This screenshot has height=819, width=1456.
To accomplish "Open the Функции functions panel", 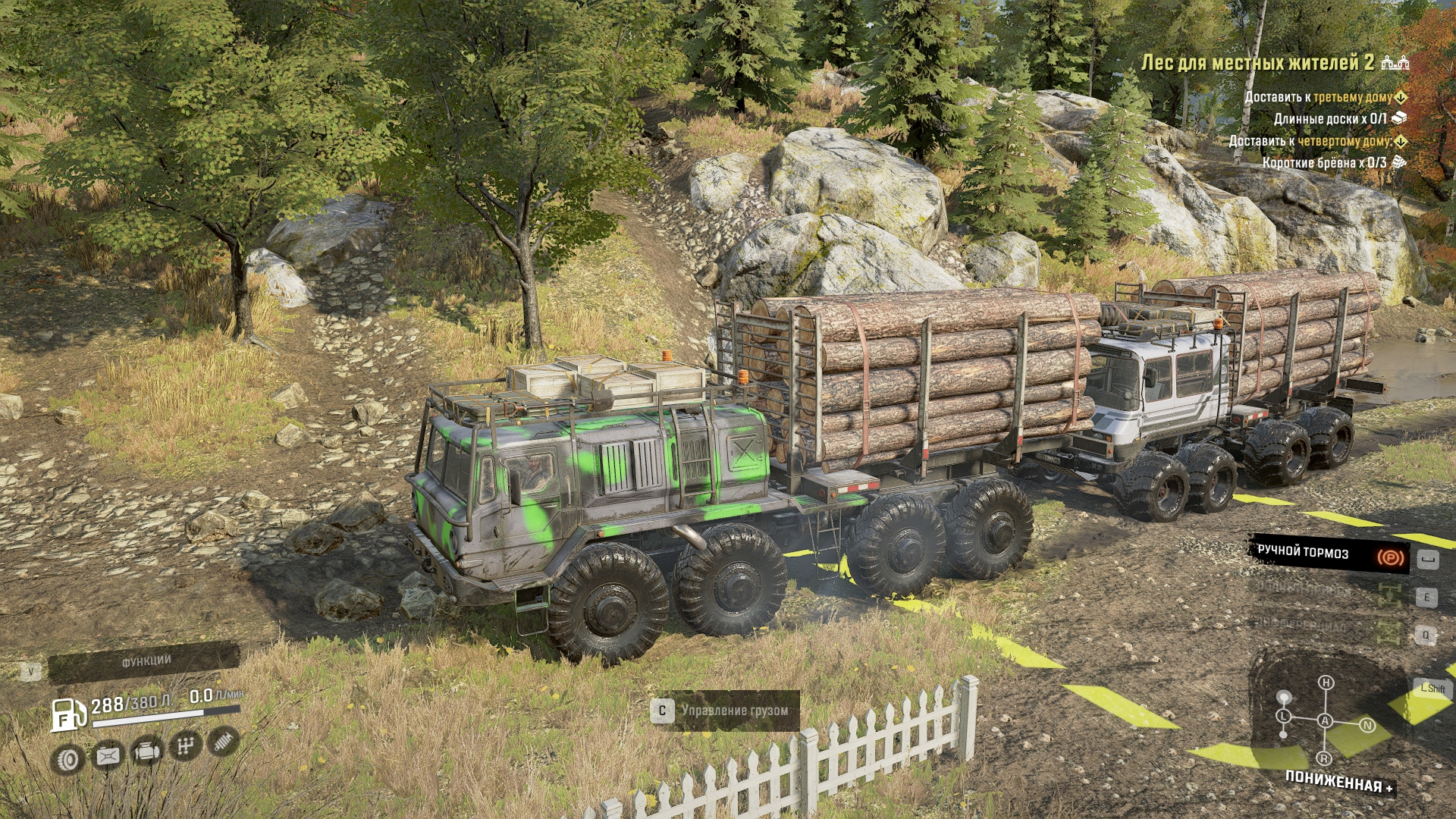I will coord(145,663).
